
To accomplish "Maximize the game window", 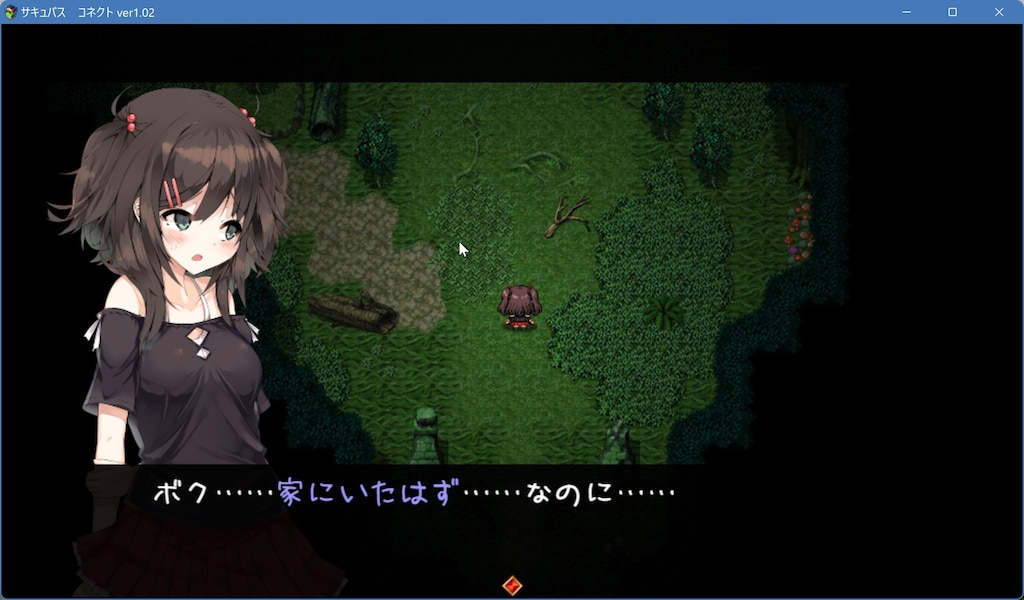I will coord(952,12).
